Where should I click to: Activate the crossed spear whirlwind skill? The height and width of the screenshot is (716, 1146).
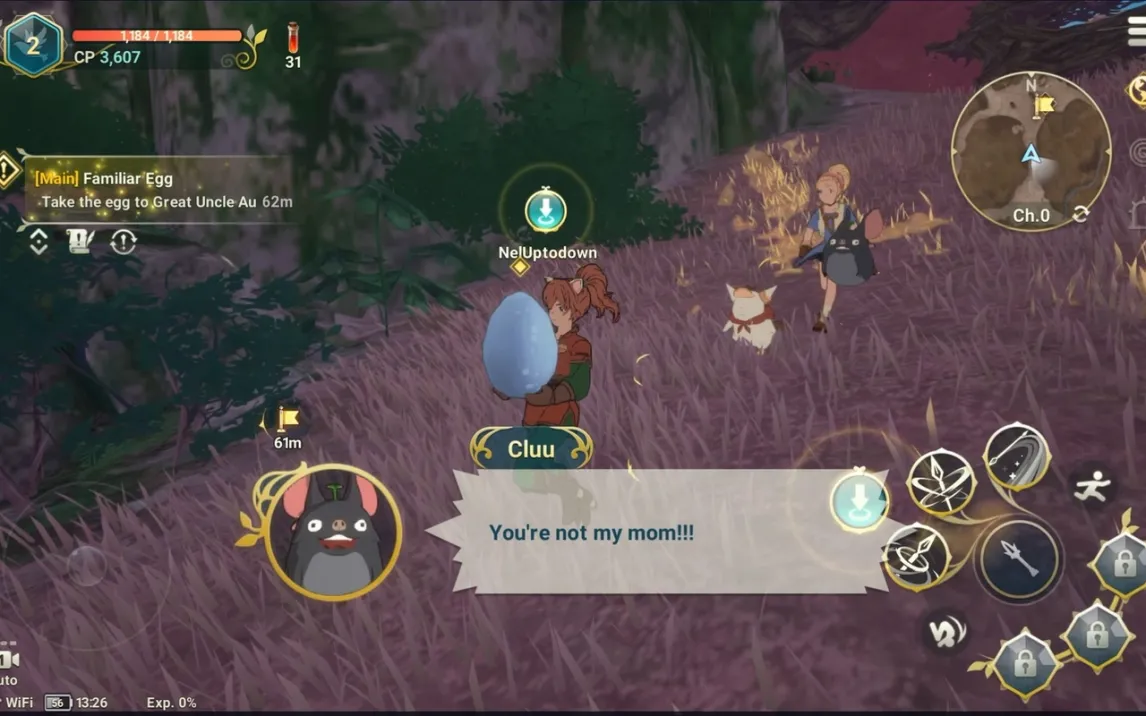[940, 482]
